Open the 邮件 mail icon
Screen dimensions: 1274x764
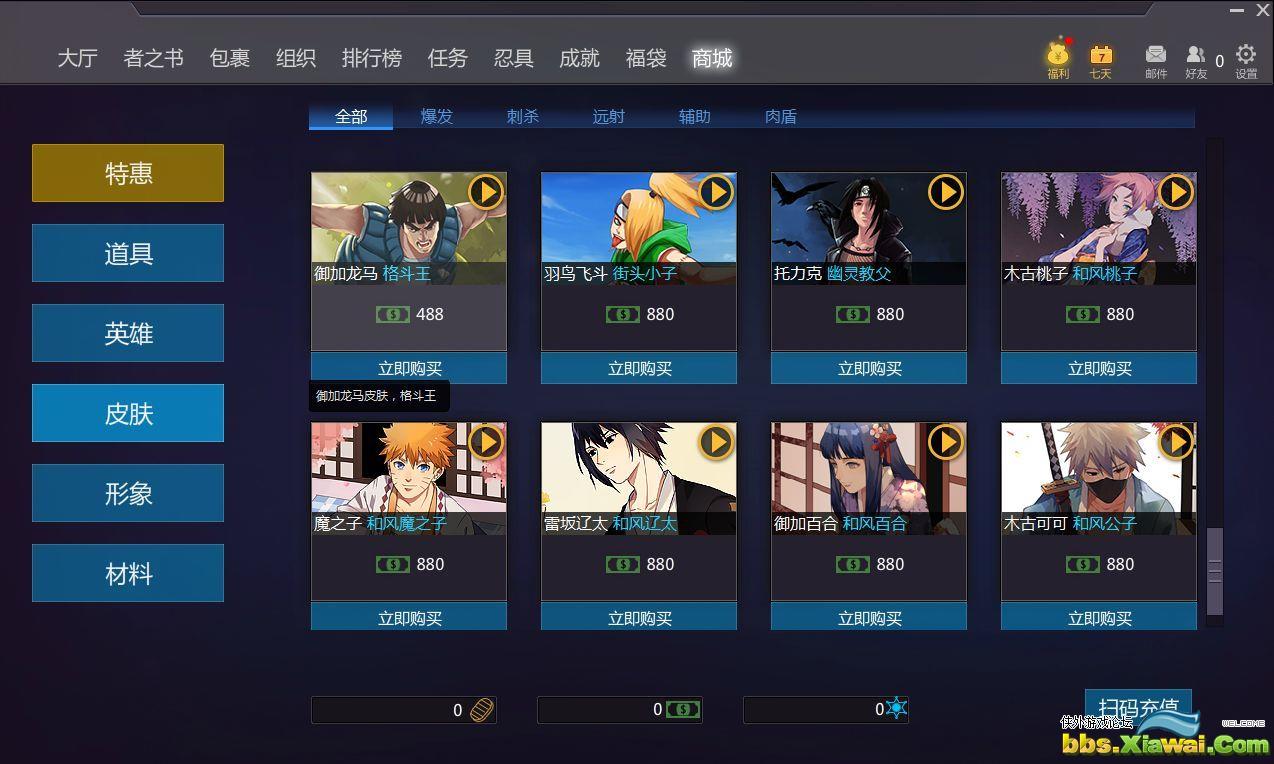pos(1156,59)
